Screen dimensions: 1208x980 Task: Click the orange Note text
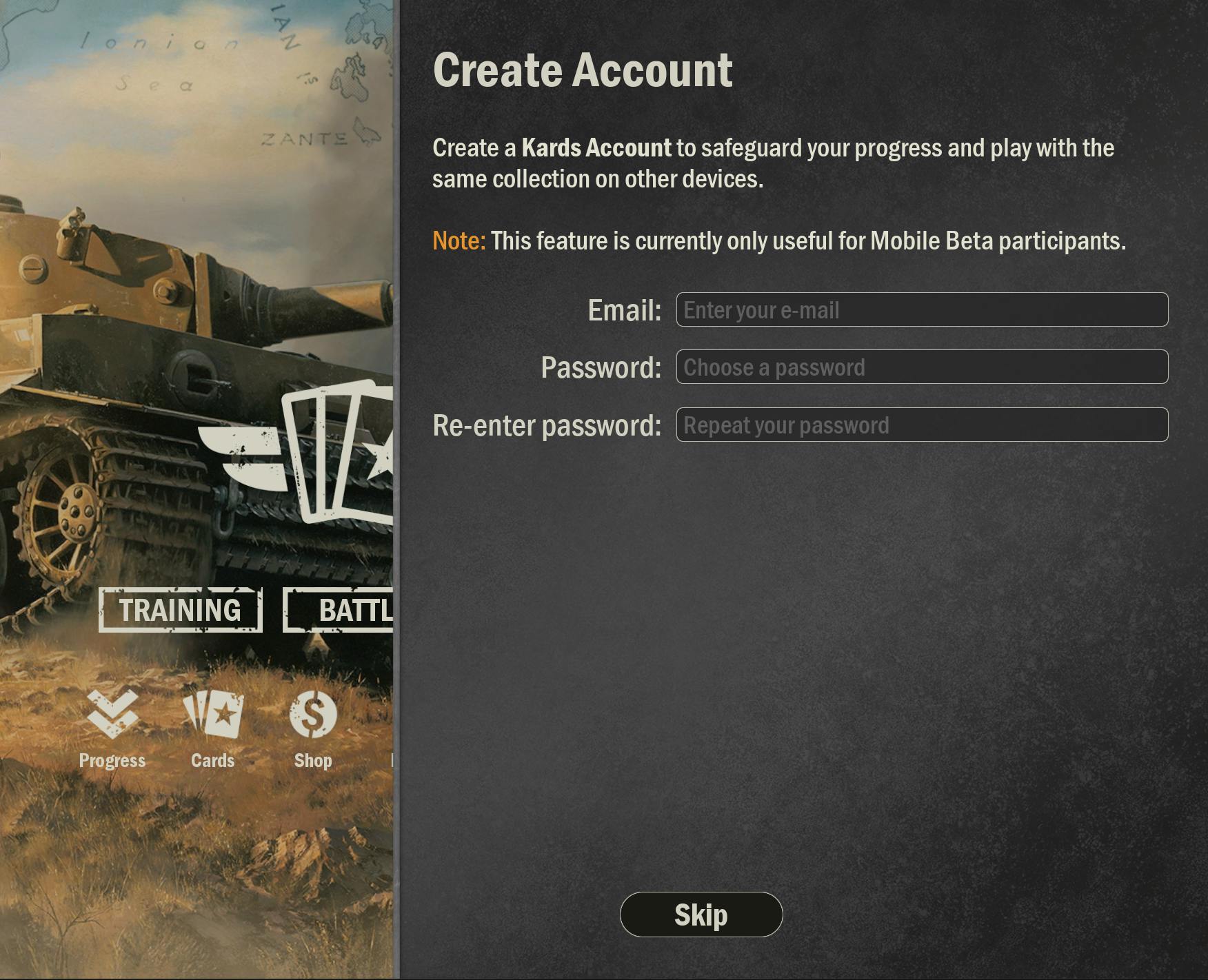pos(458,241)
